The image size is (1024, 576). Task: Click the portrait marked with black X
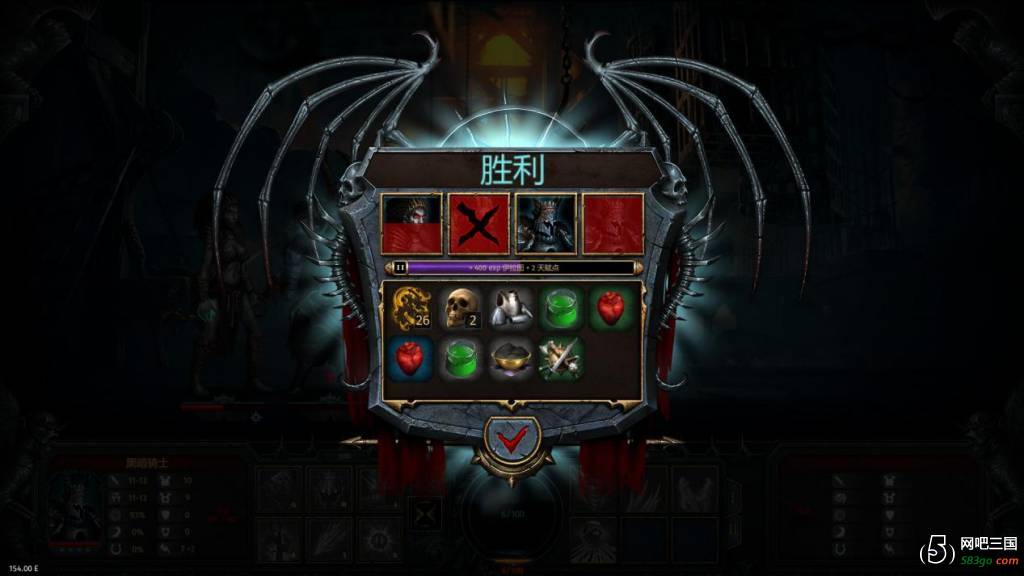478,224
